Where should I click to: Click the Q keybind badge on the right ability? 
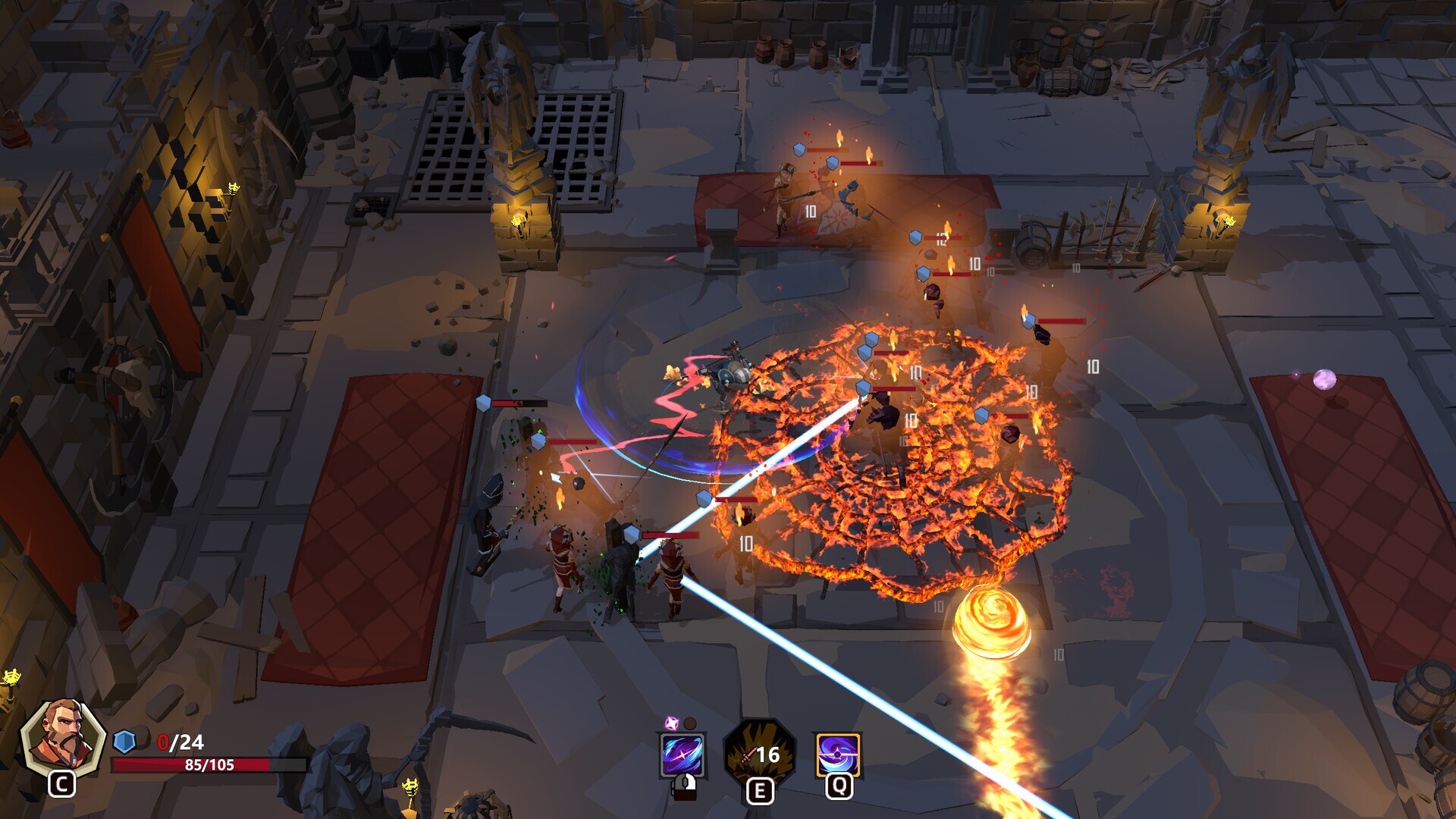840,789
